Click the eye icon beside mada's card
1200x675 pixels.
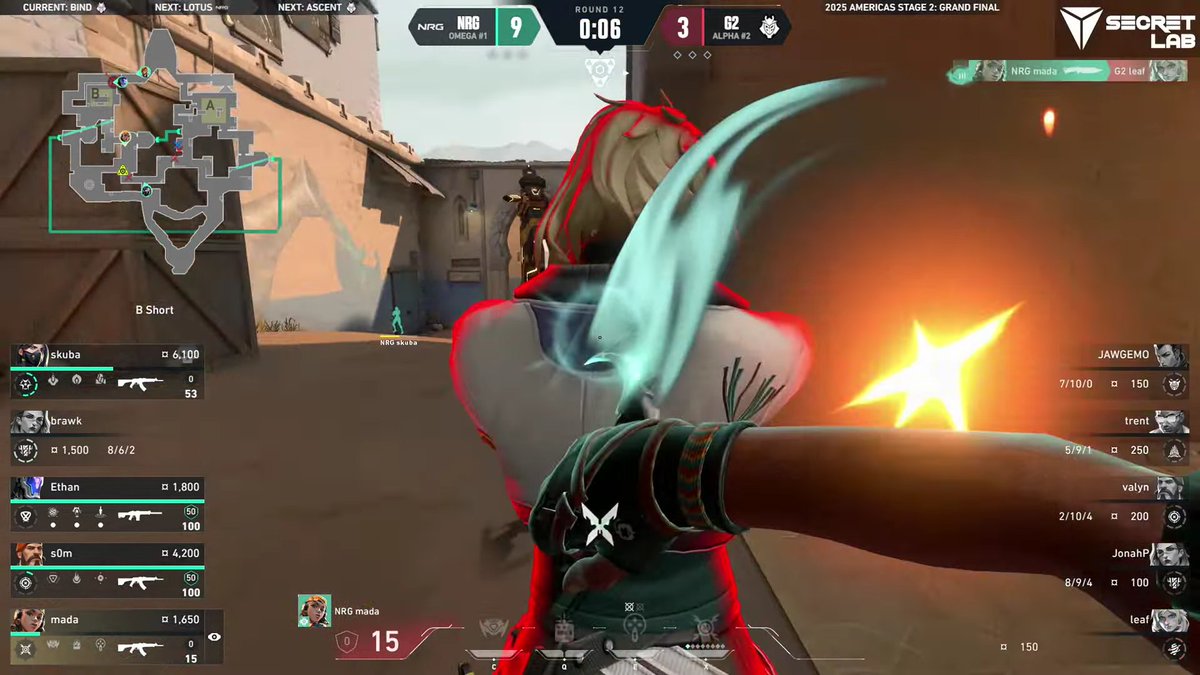point(214,637)
